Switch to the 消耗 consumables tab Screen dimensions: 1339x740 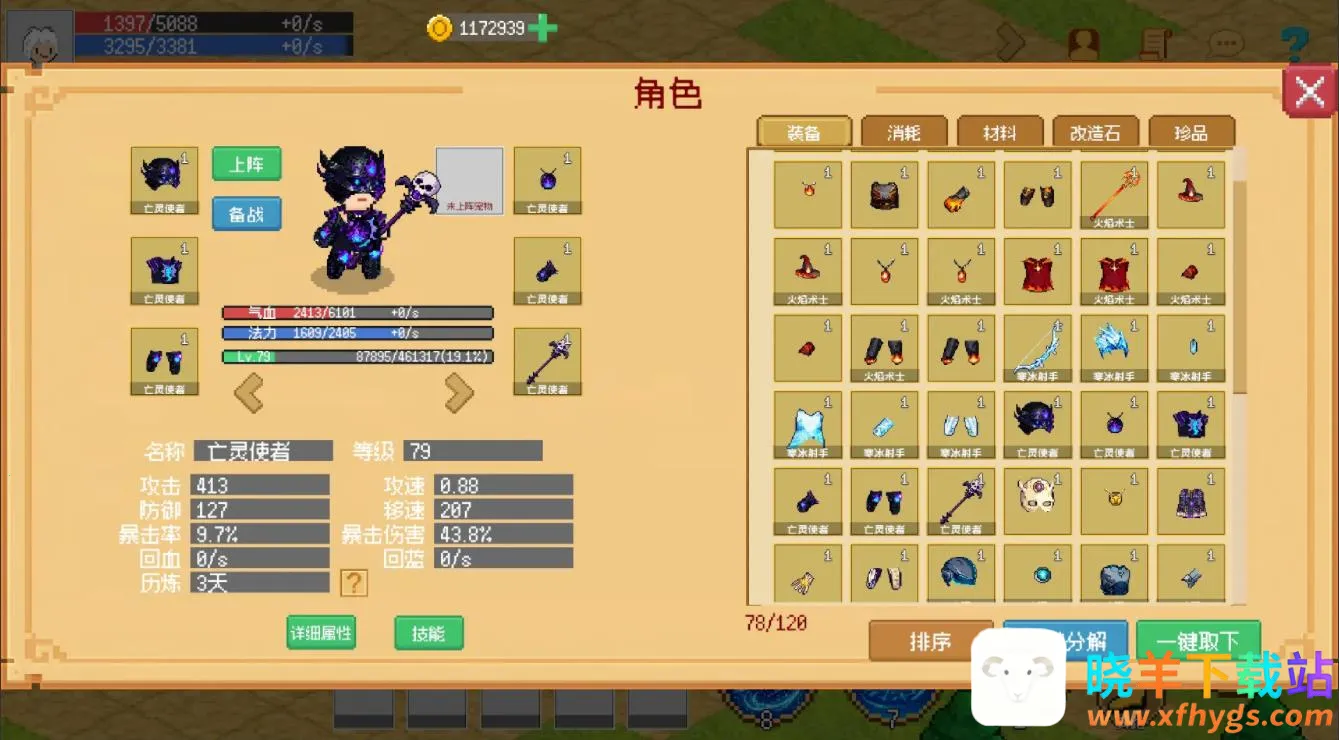pos(903,132)
